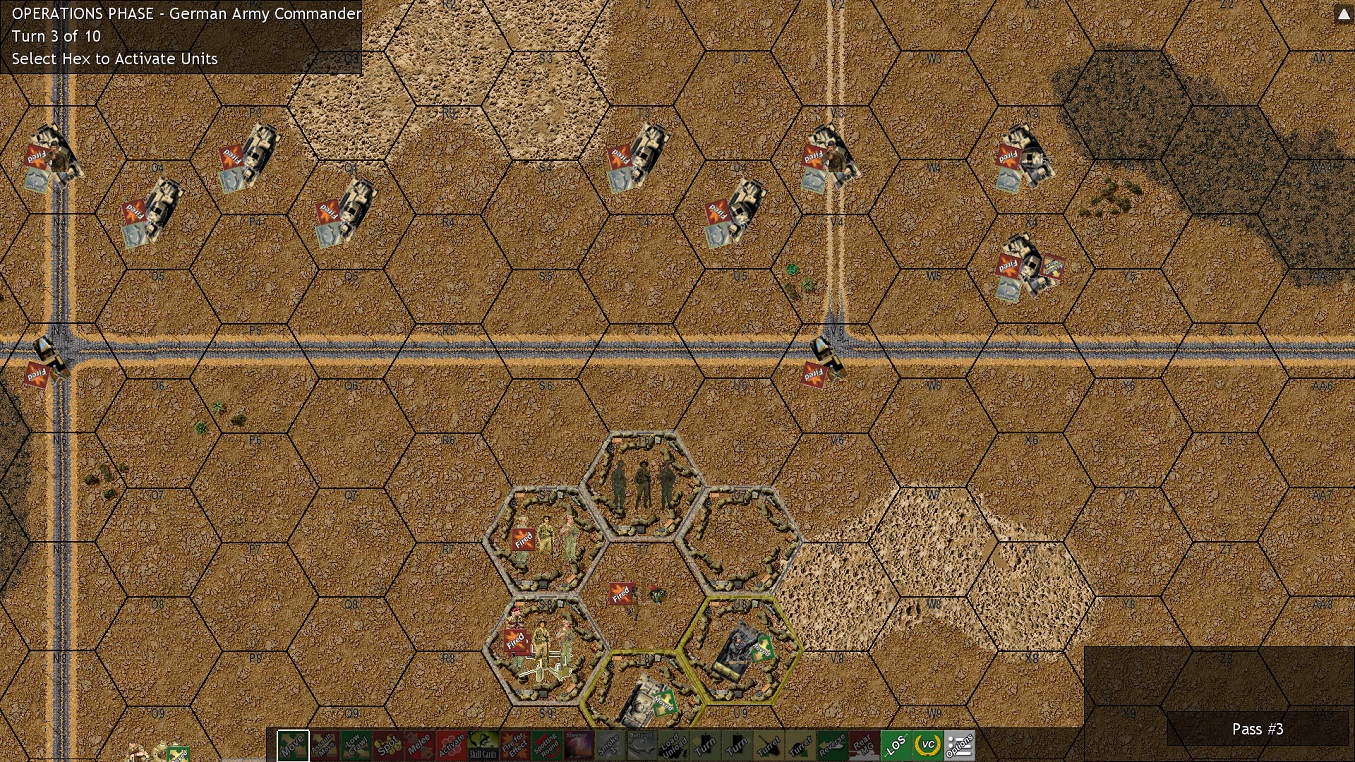
Task: Toggle the highlighted Move order
Action: pyautogui.click(x=293, y=746)
